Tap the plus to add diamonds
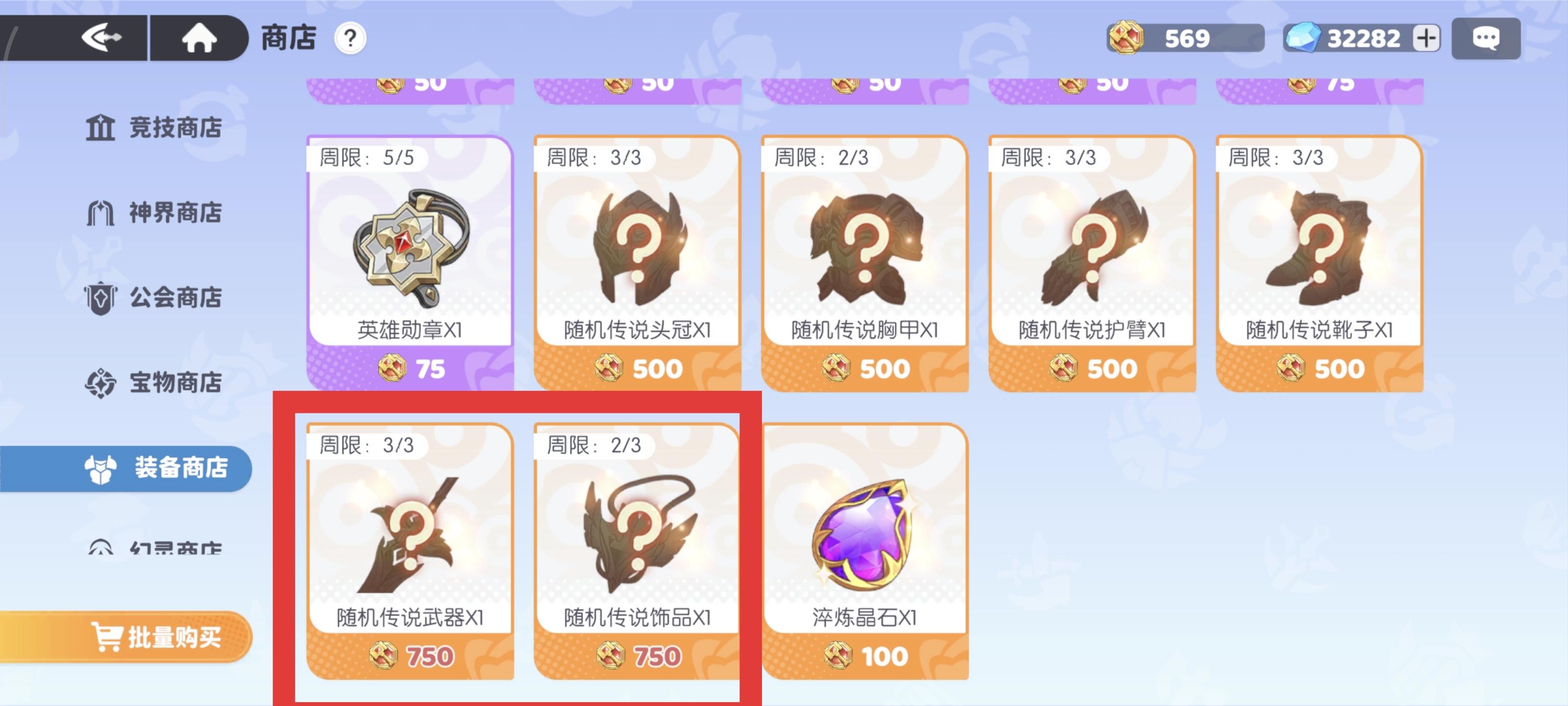The width and height of the screenshot is (1568, 706). coord(1427,38)
